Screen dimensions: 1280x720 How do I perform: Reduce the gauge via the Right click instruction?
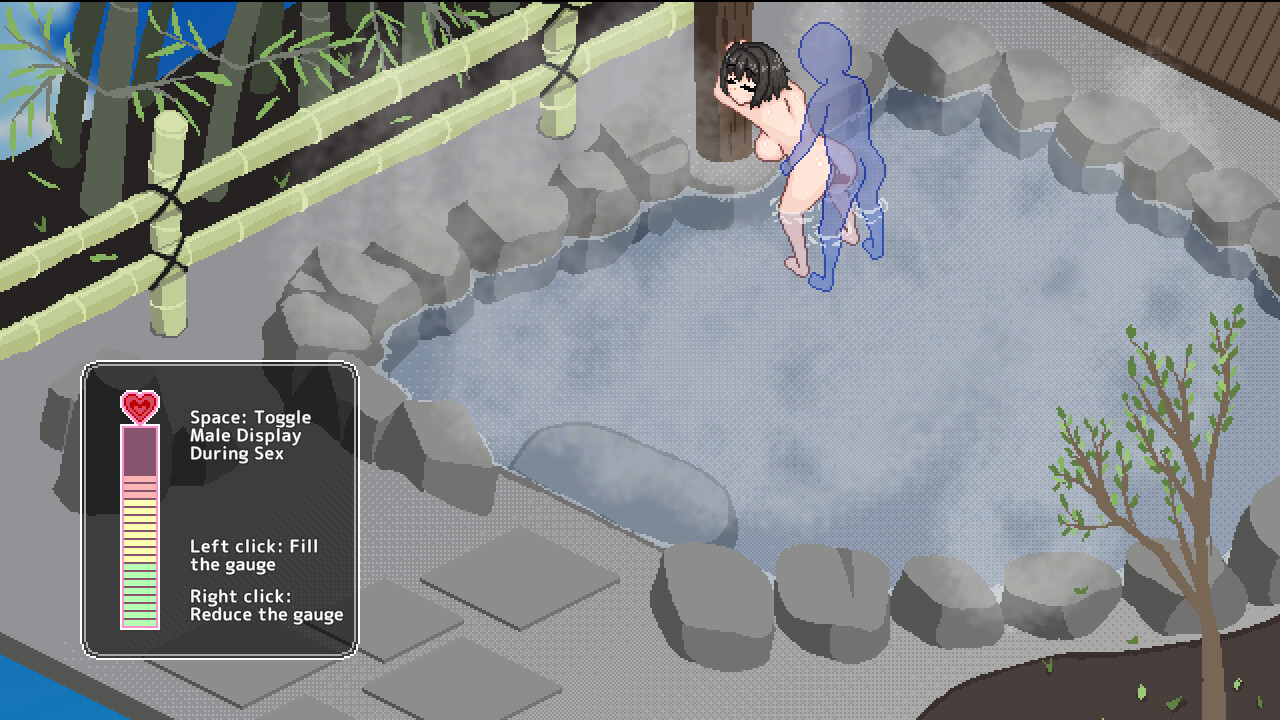coord(258,605)
